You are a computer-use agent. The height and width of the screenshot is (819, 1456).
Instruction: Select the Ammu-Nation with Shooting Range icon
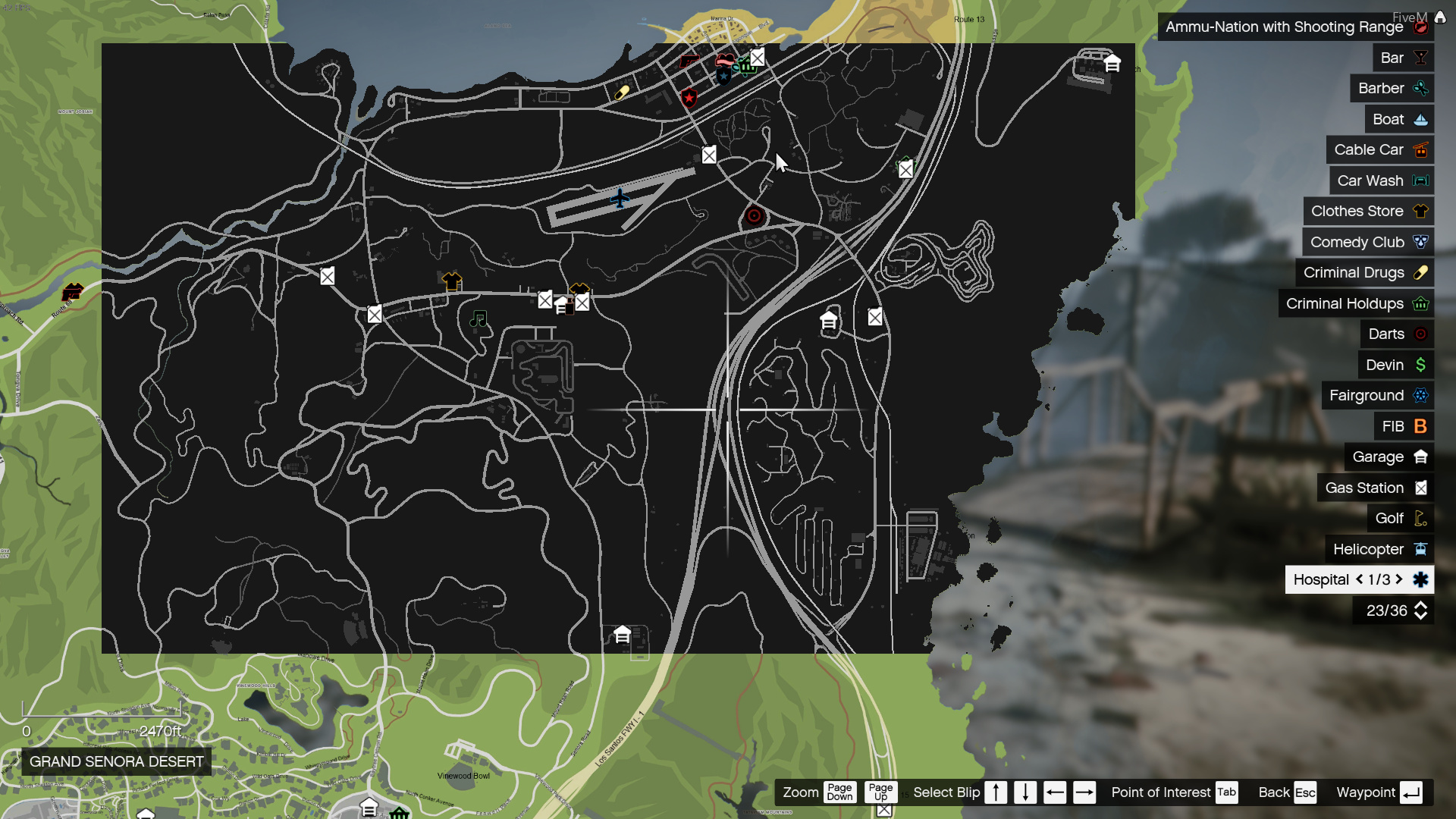coord(1420,27)
